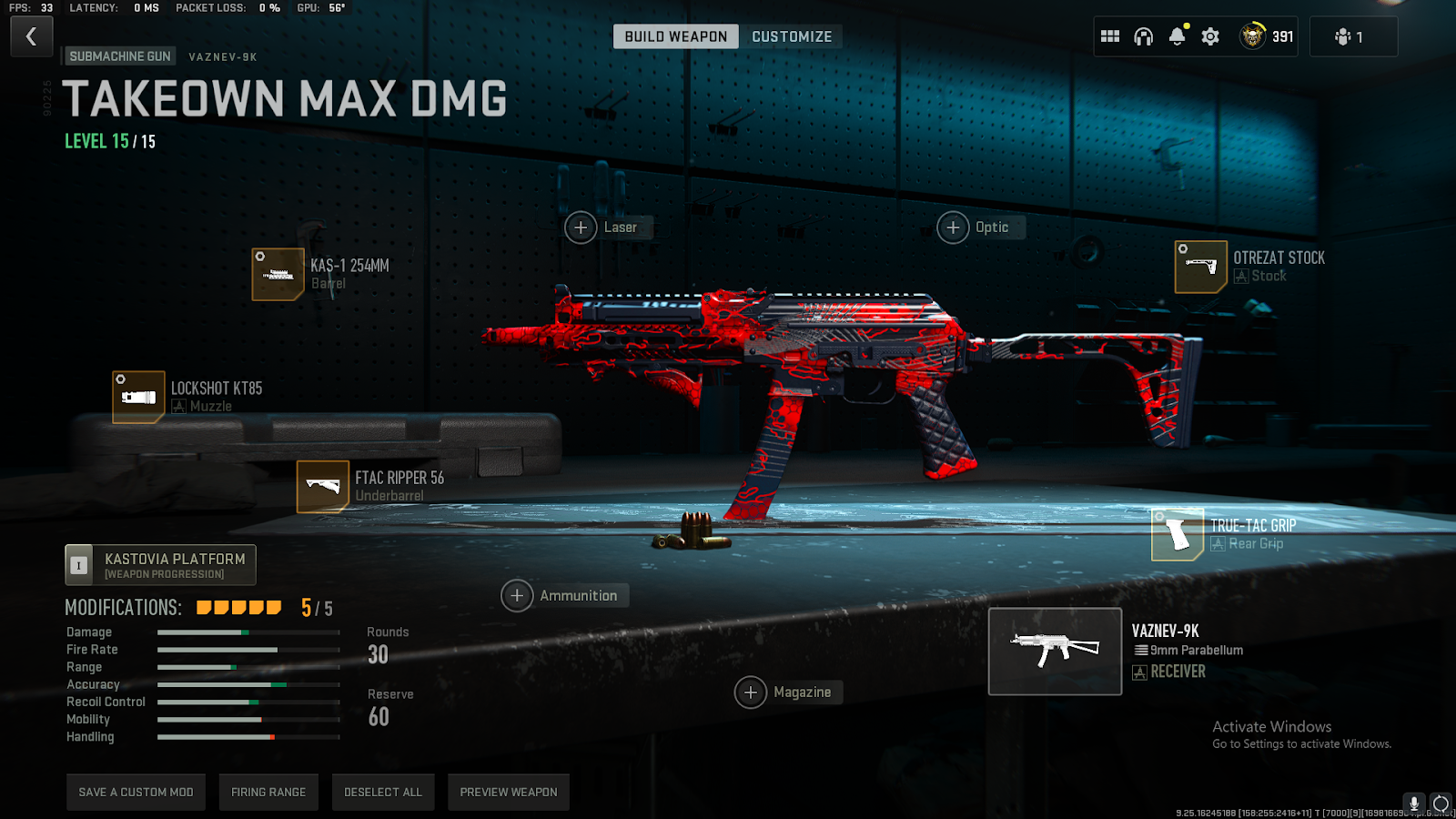Open the Lockshot KT85 muzzle slot
This screenshot has height=819, width=1456.
tap(138, 397)
